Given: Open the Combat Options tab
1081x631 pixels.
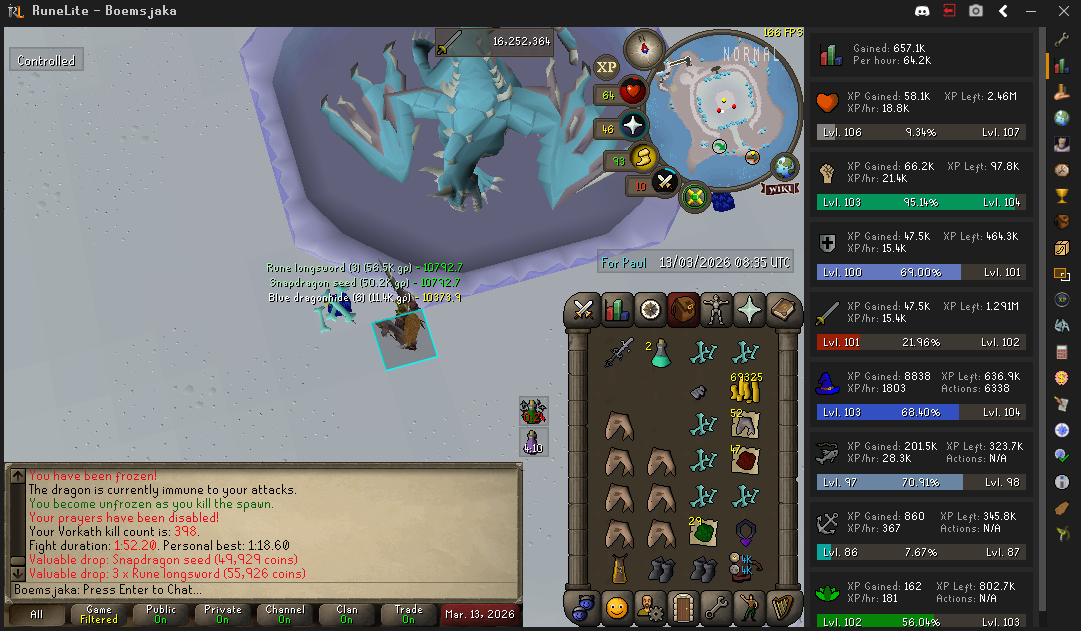Looking at the screenshot, I should 585,310.
